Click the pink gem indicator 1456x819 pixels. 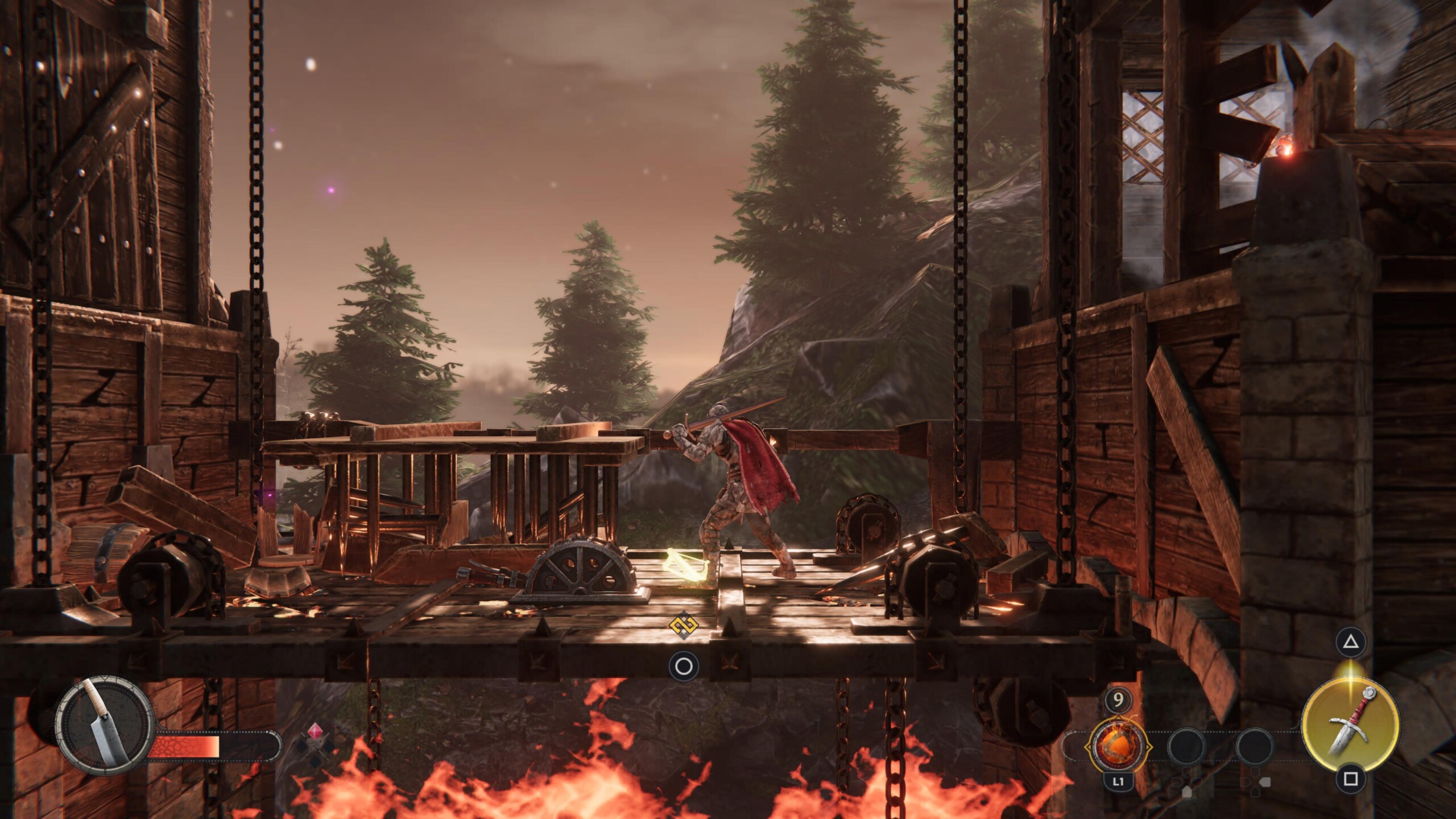[315, 731]
